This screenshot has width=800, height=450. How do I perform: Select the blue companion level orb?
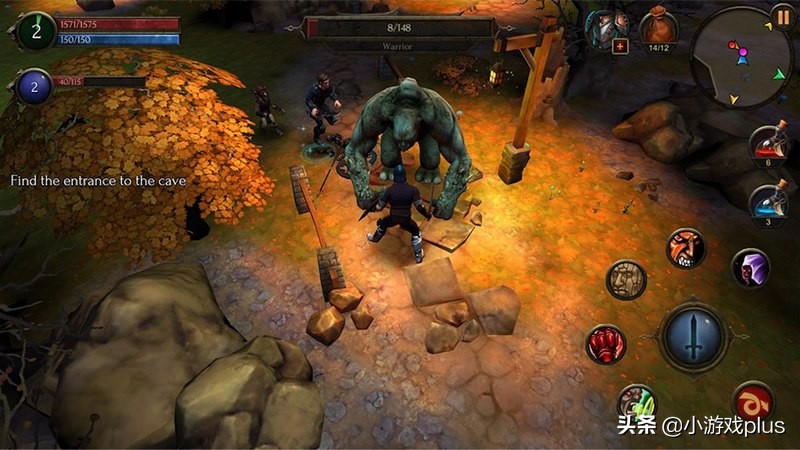coord(34,87)
